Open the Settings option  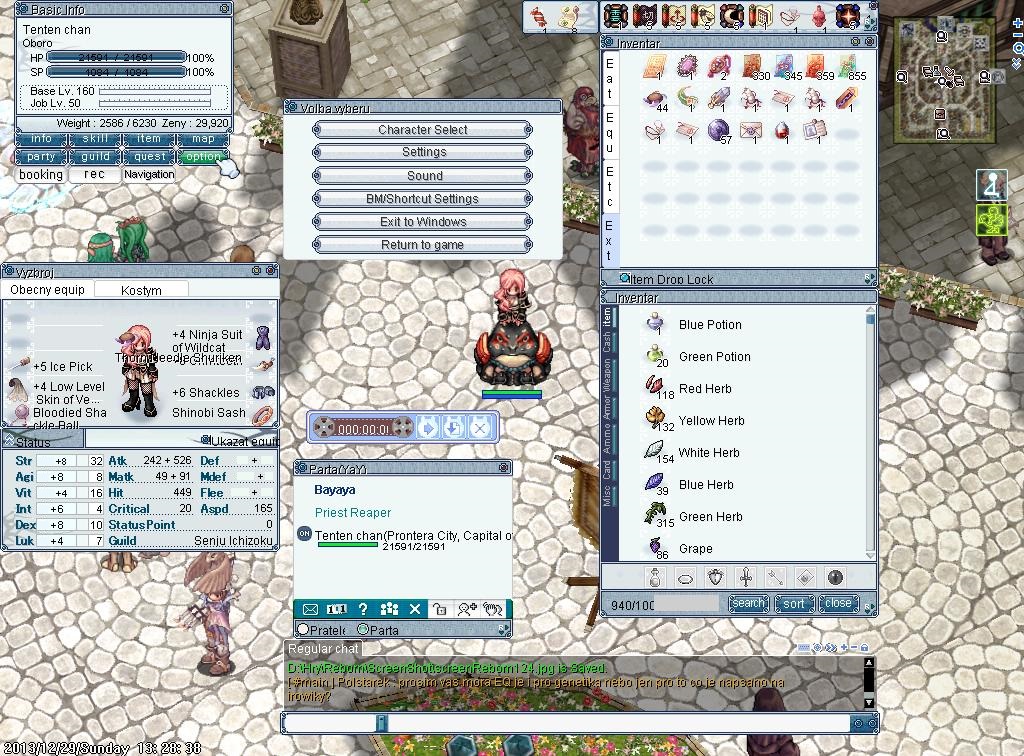tap(423, 152)
